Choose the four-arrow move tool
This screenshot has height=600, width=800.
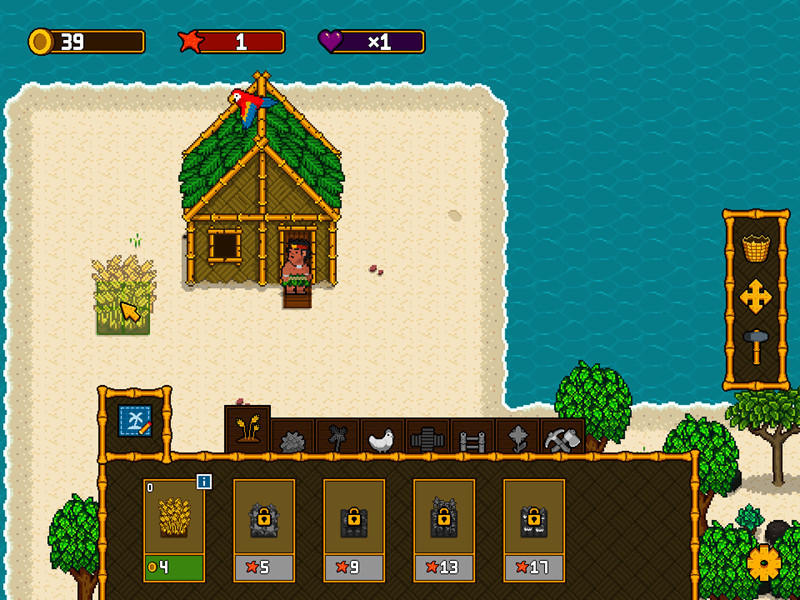click(x=756, y=297)
